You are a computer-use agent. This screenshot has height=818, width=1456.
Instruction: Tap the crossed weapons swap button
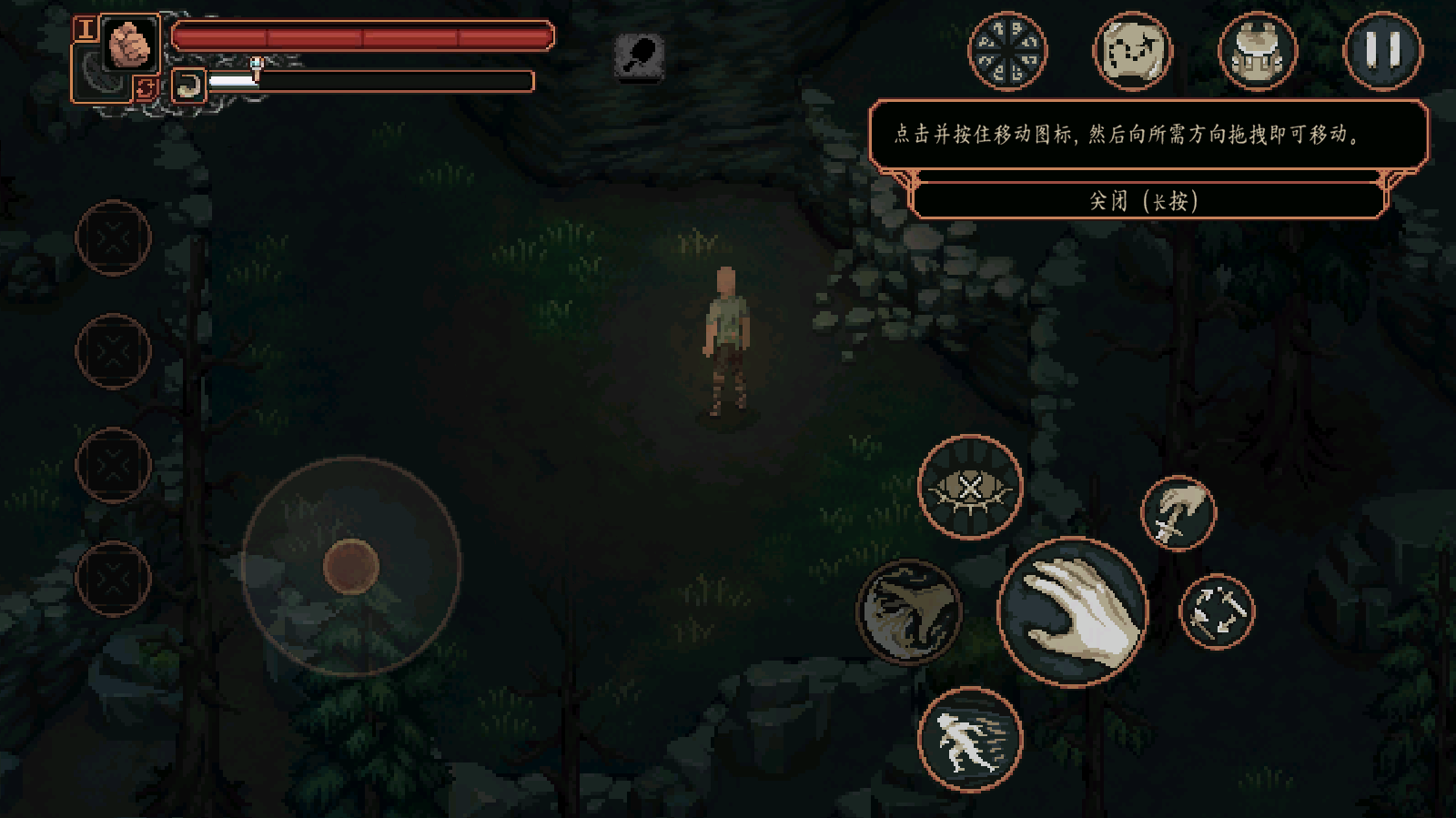[x=1217, y=611]
